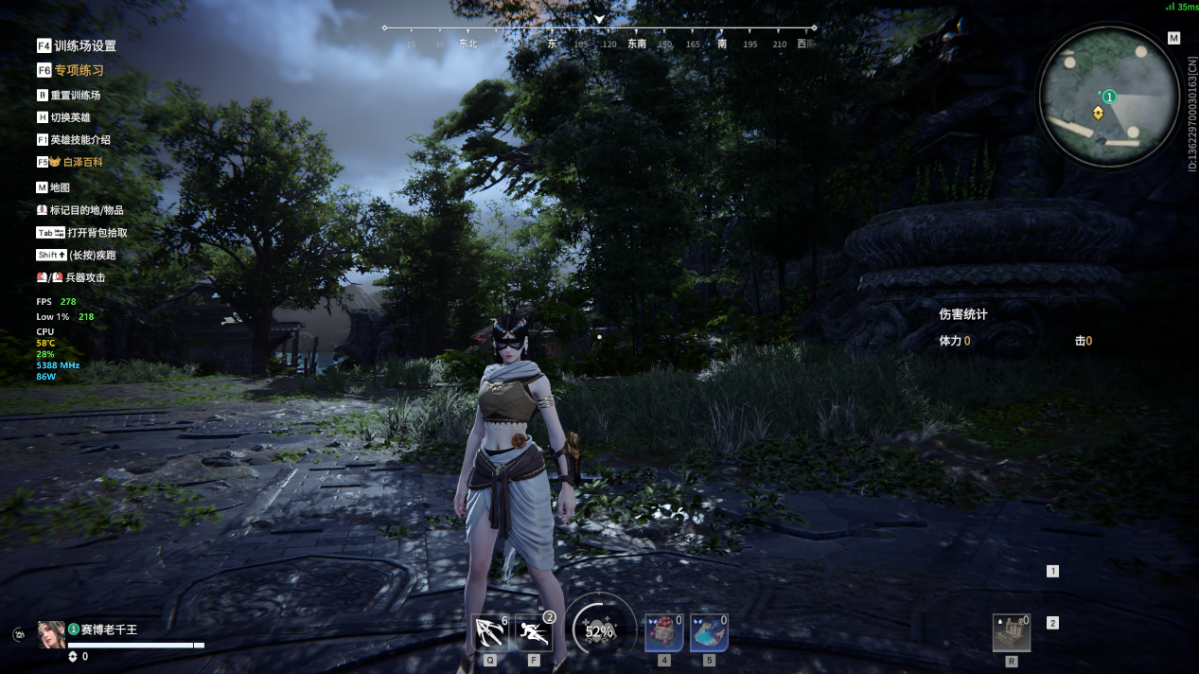Open 训练场设置 training ground settings
This screenshot has width=1199, height=674.
pyautogui.click(x=84, y=46)
